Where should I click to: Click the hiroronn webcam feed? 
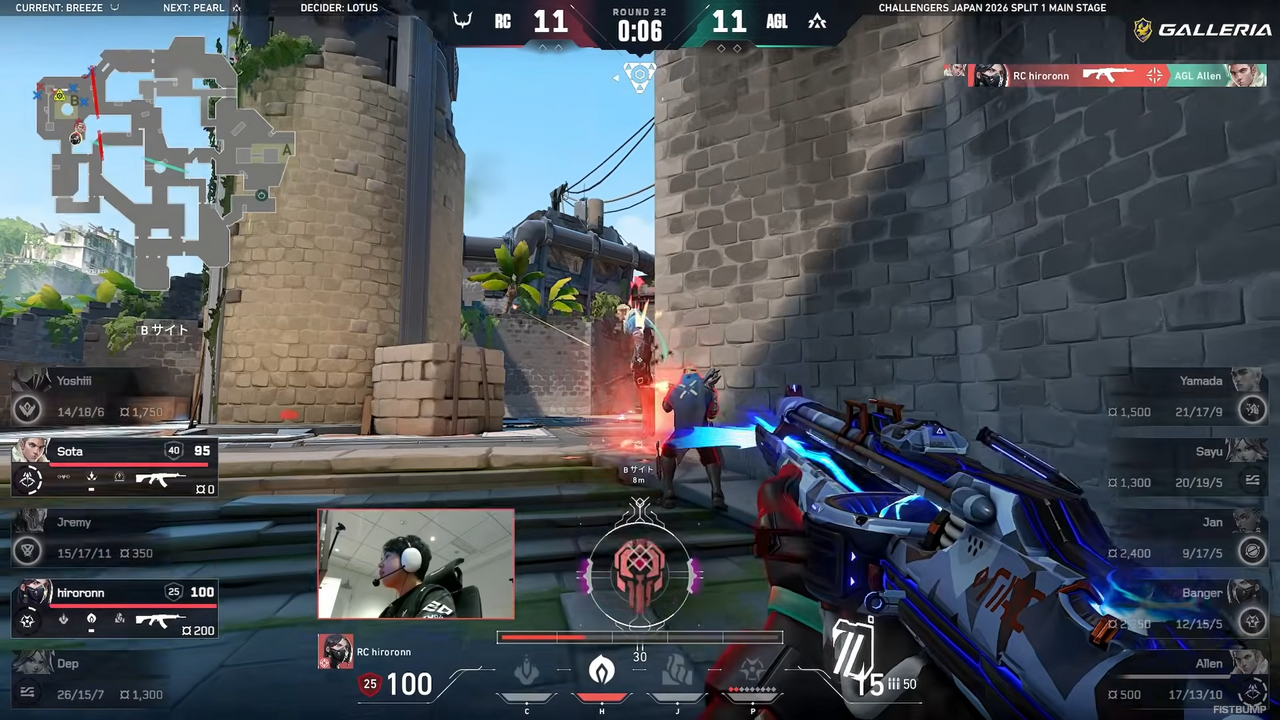(x=416, y=564)
